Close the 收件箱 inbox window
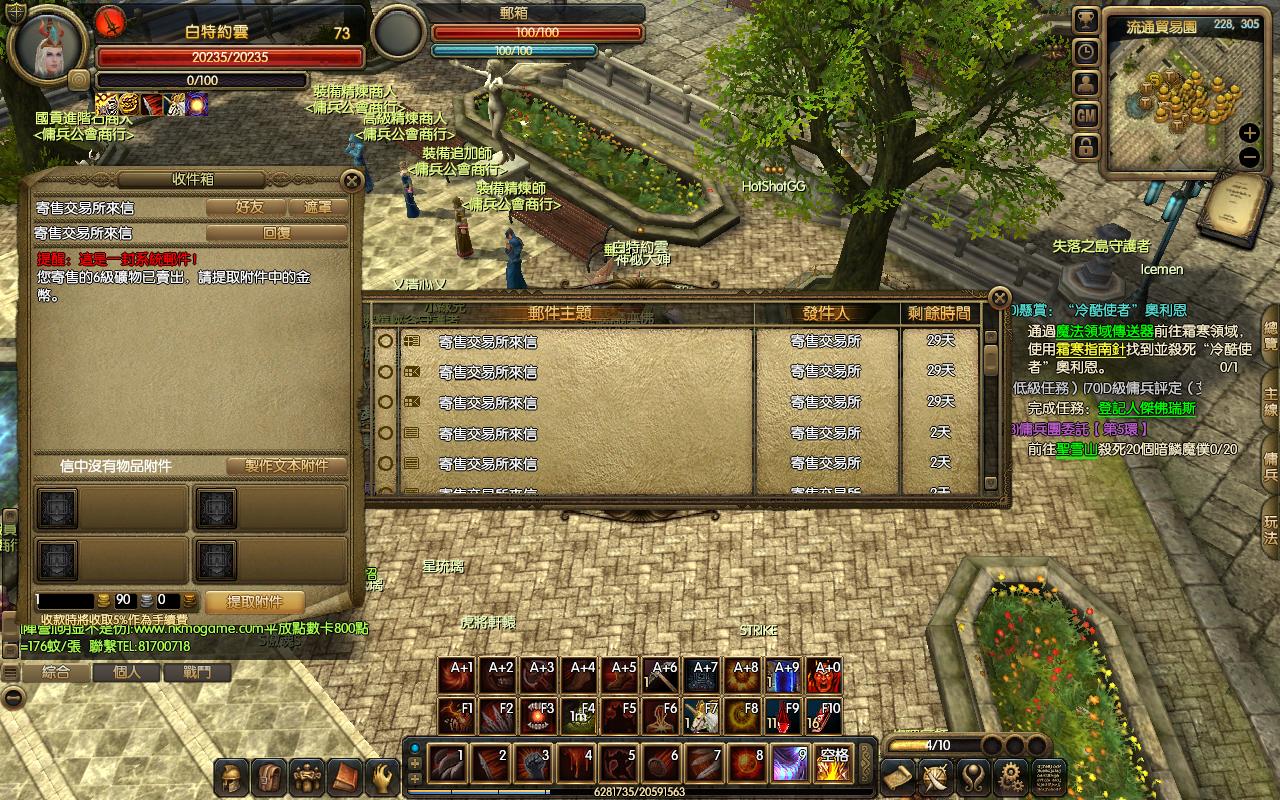This screenshot has height=800, width=1280. click(x=351, y=181)
